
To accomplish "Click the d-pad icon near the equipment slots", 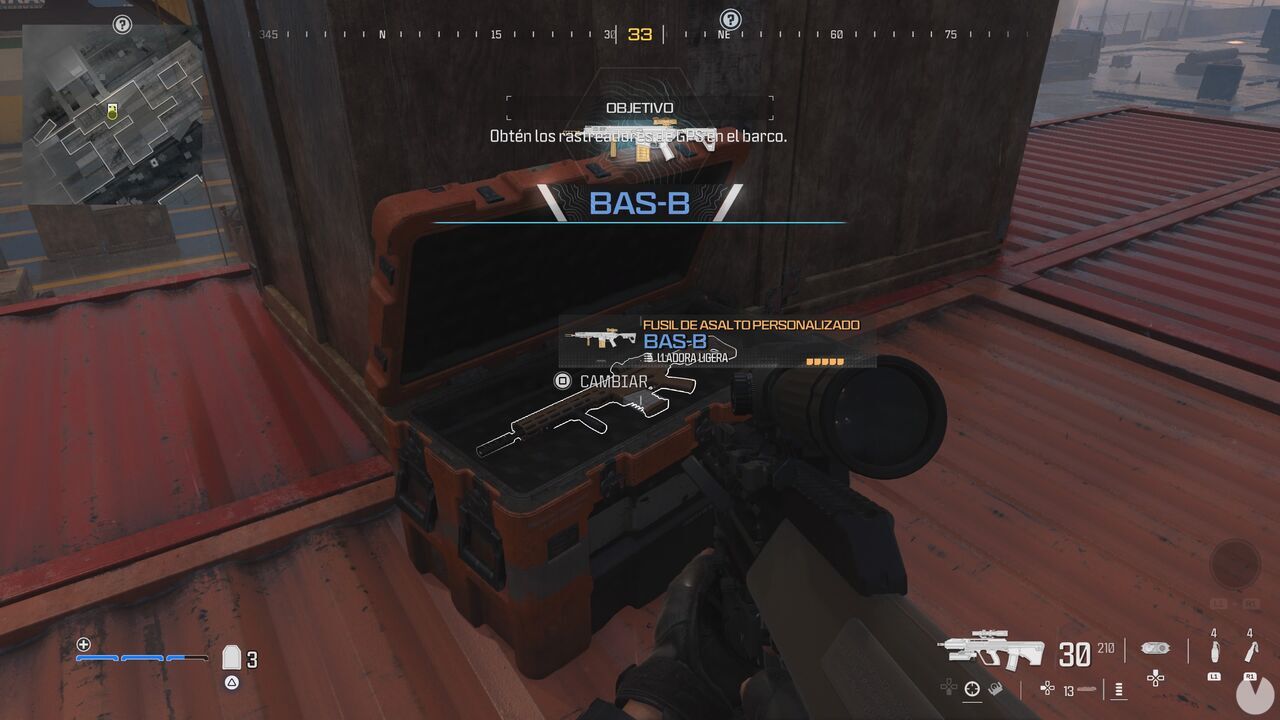I will pos(1155,678).
